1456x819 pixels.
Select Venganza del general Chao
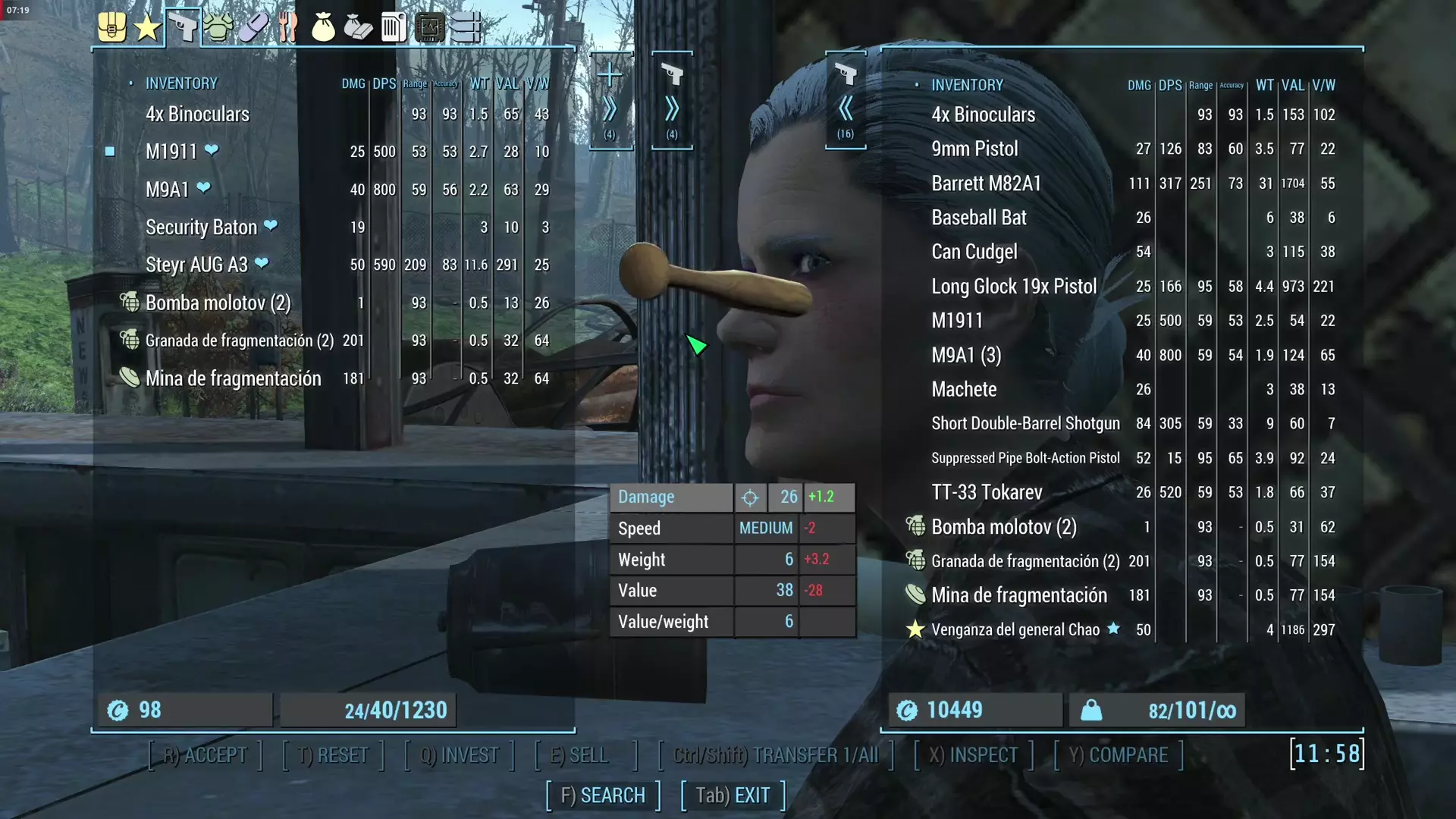coord(1015,630)
